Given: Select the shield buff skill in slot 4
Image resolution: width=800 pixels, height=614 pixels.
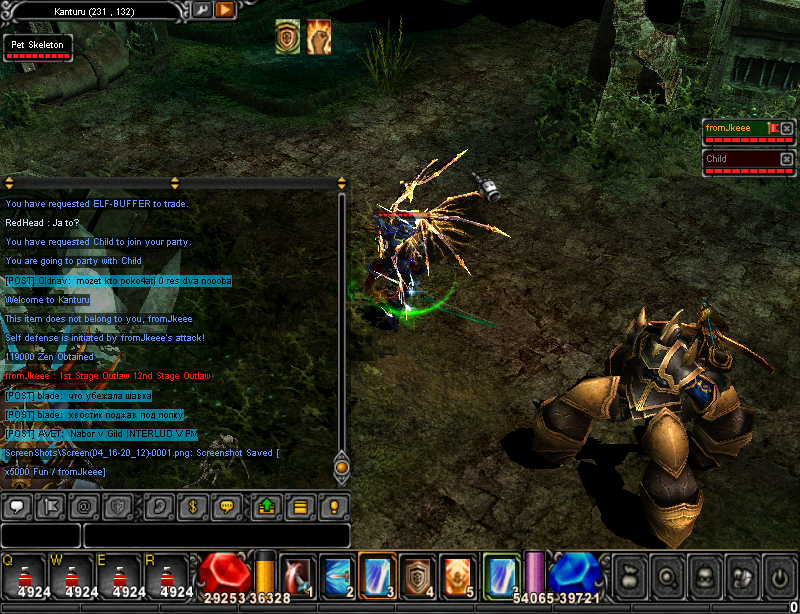Looking at the screenshot, I should (417, 575).
